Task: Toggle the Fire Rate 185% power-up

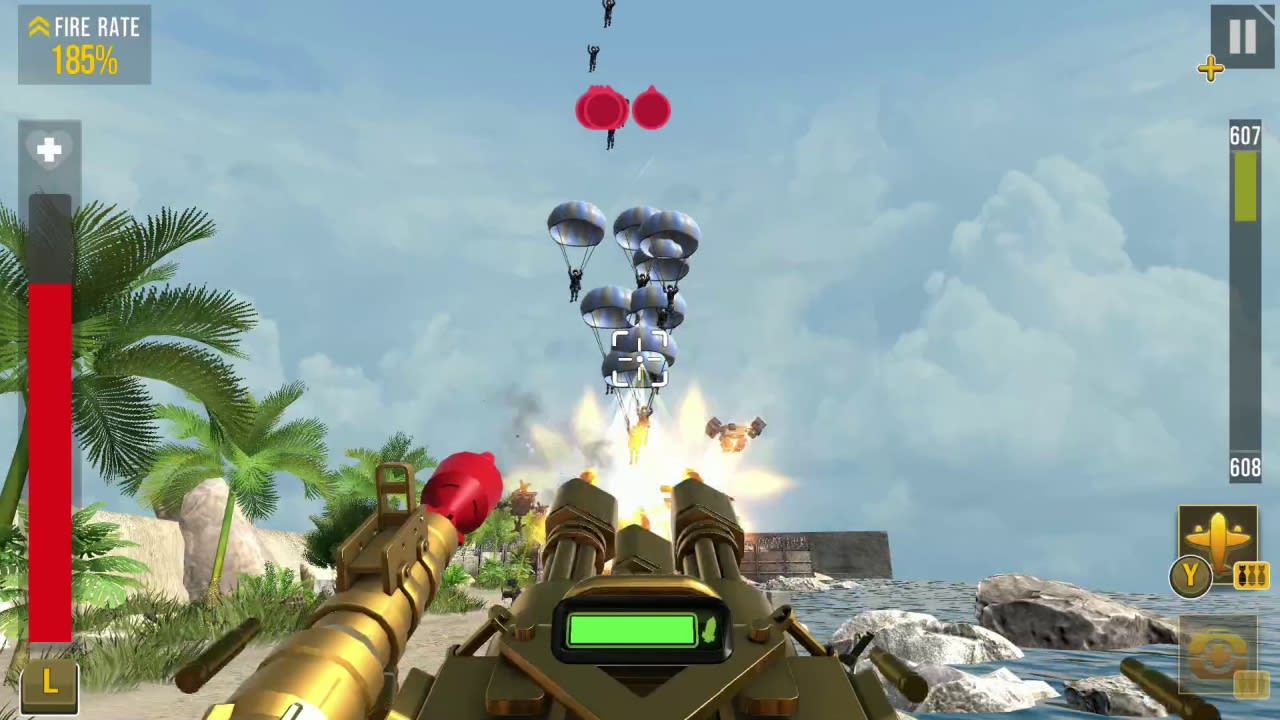Action: [x=84, y=45]
